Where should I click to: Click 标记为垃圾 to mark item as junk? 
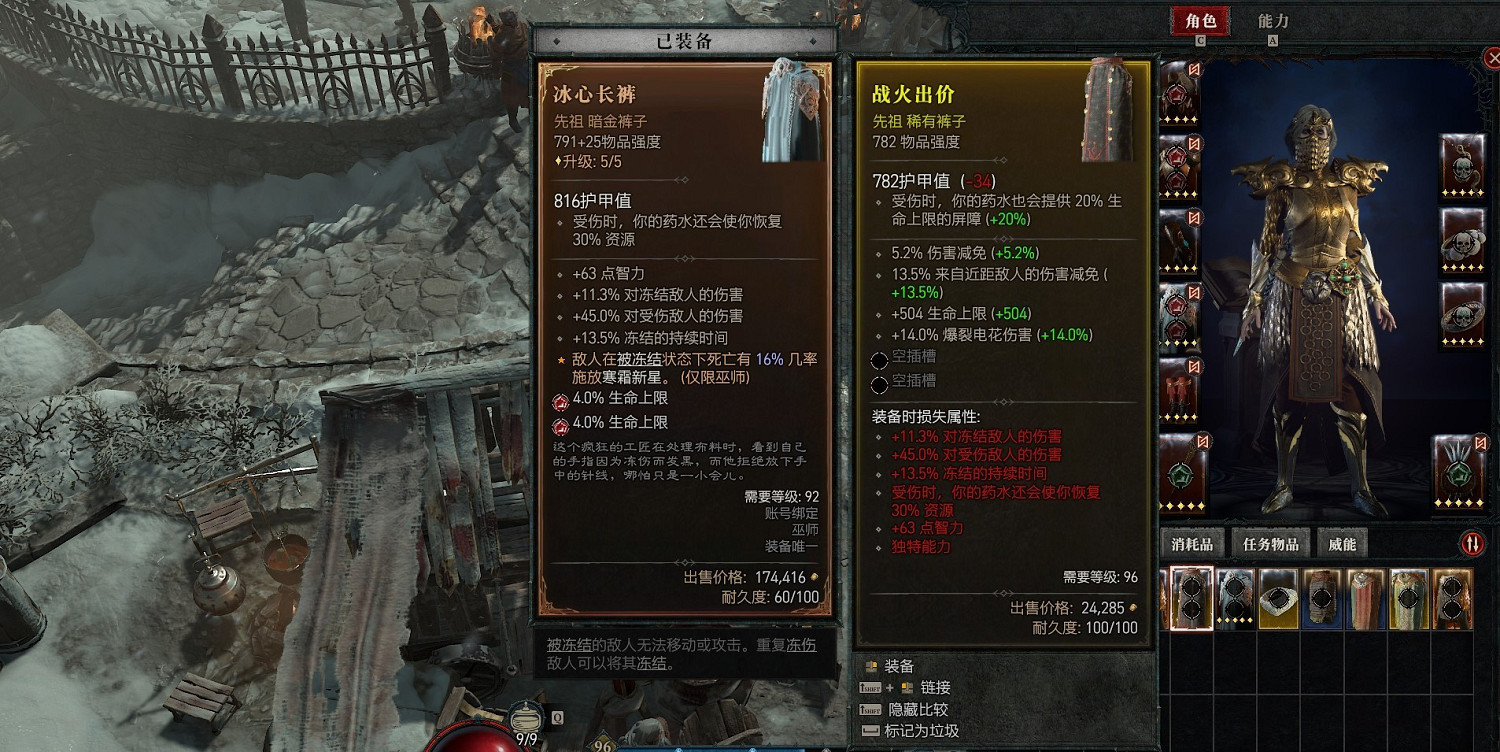[923, 729]
